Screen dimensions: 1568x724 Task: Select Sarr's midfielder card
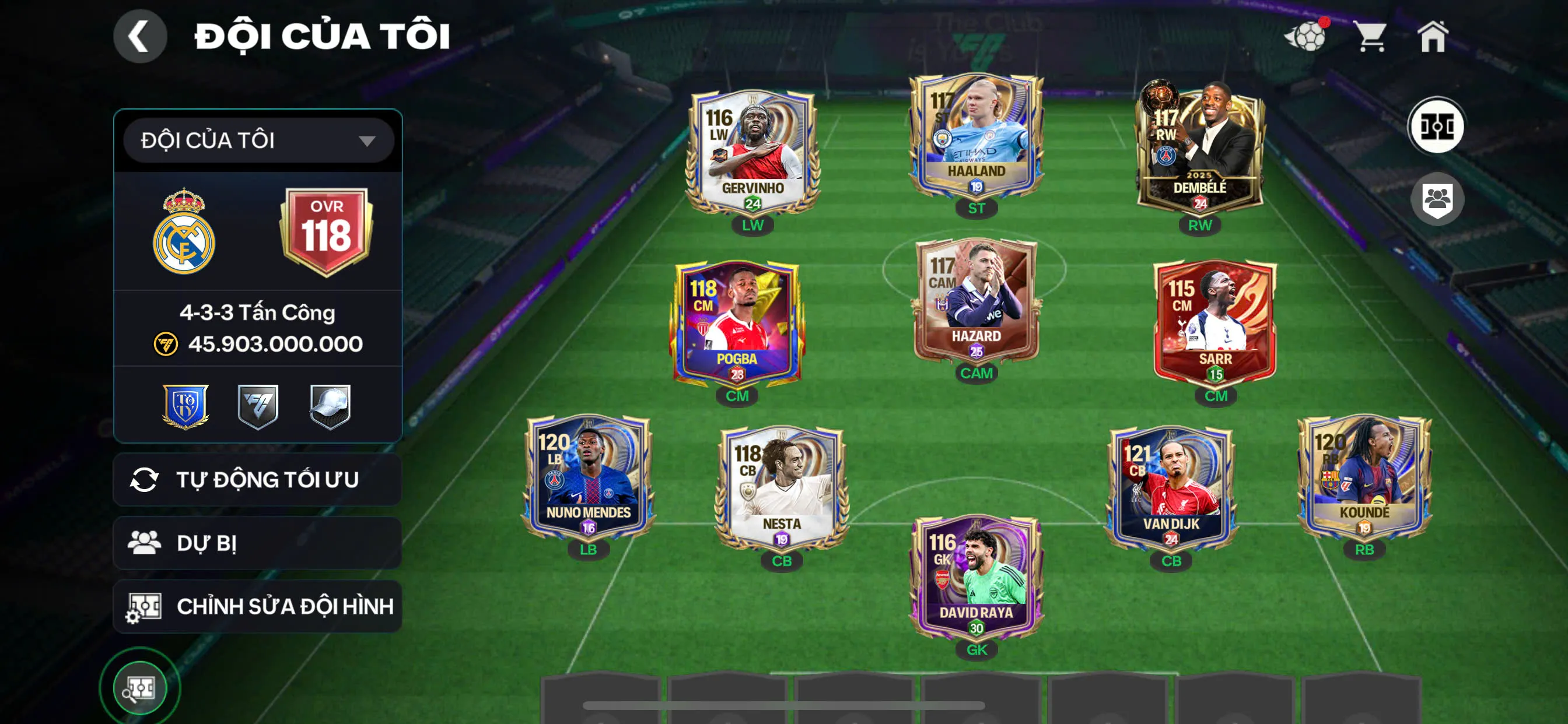1215,324
